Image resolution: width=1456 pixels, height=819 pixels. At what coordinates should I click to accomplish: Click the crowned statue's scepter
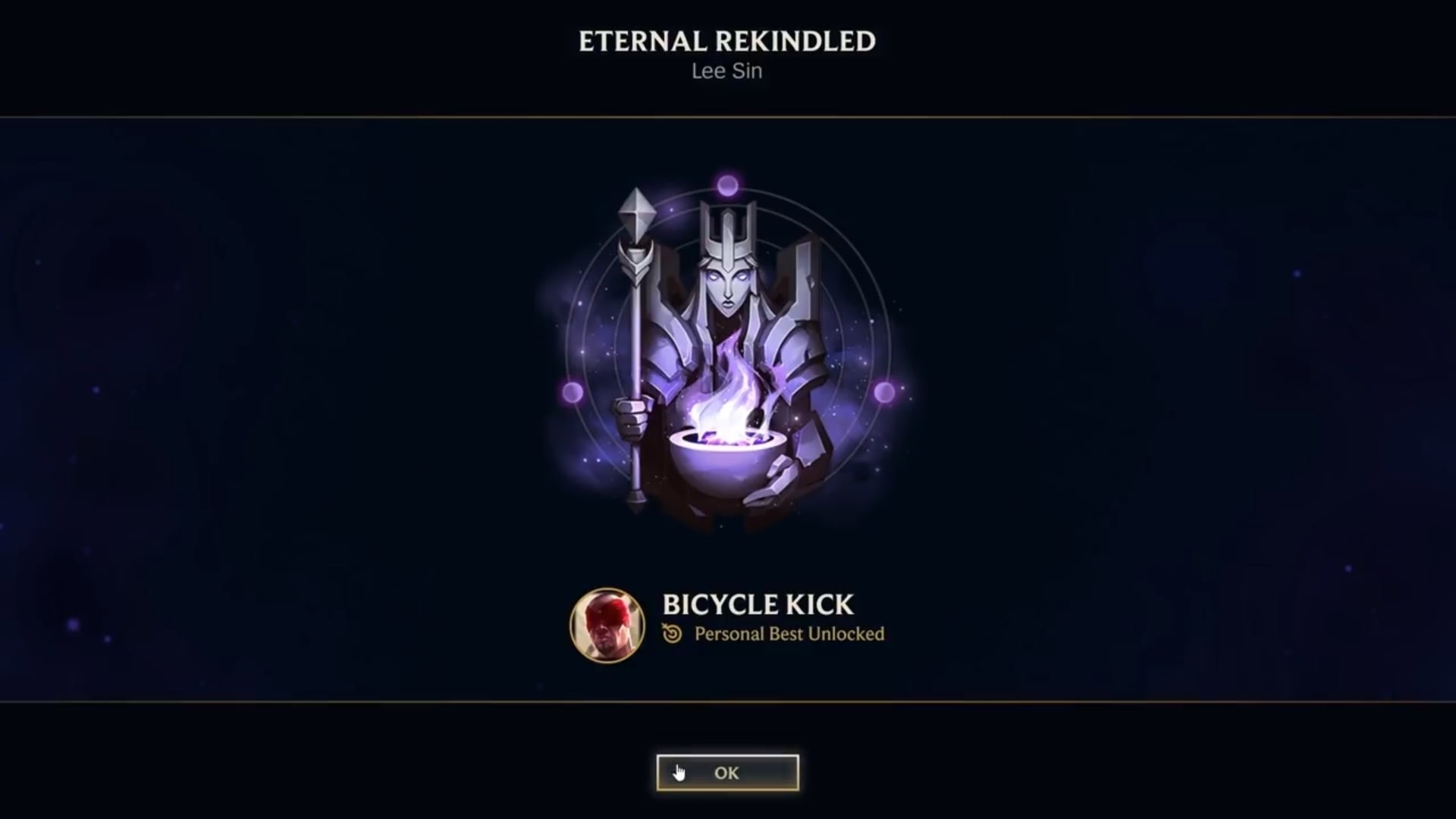pos(635,303)
